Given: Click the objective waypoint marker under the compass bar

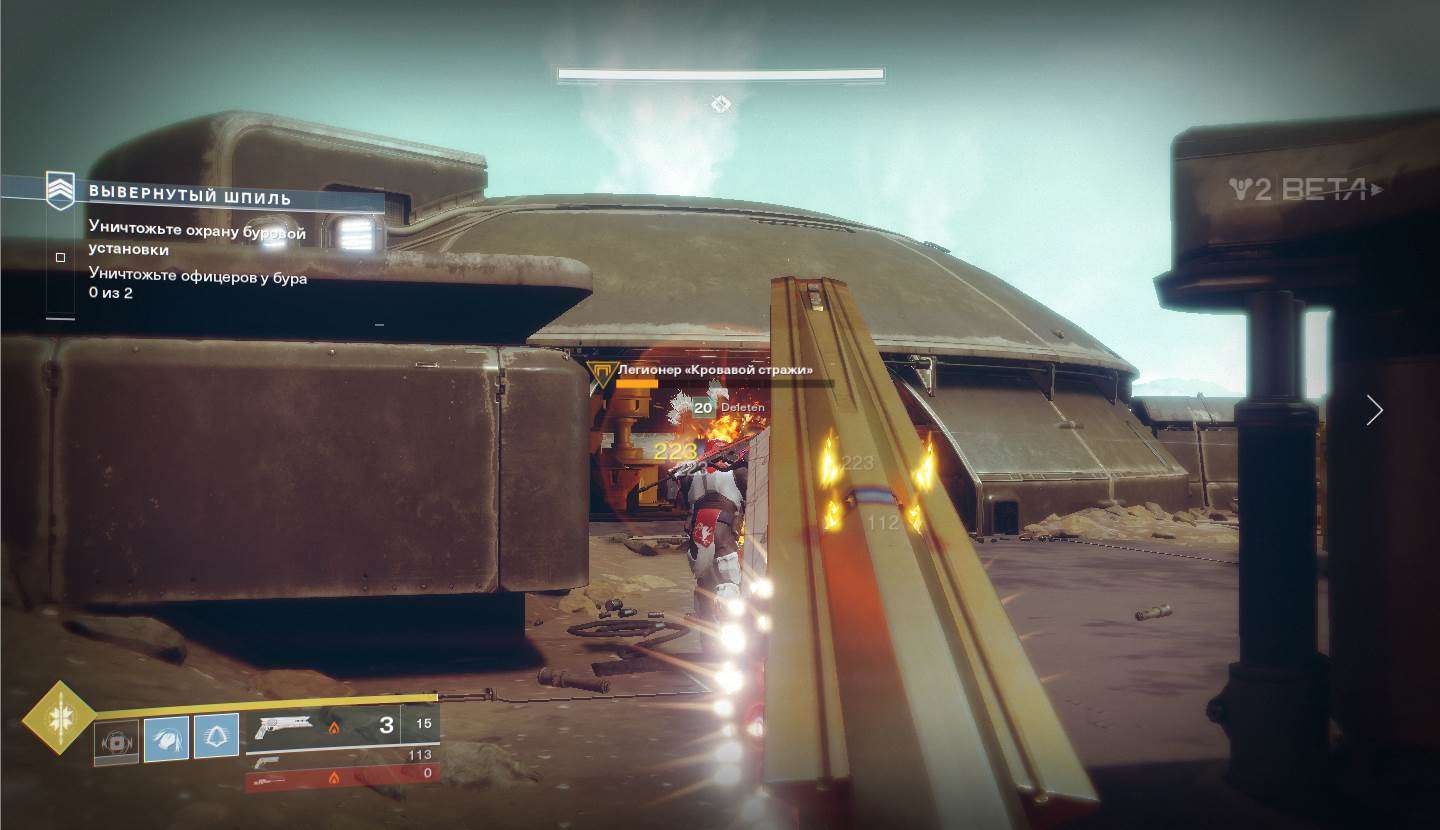Looking at the screenshot, I should pos(720,104).
